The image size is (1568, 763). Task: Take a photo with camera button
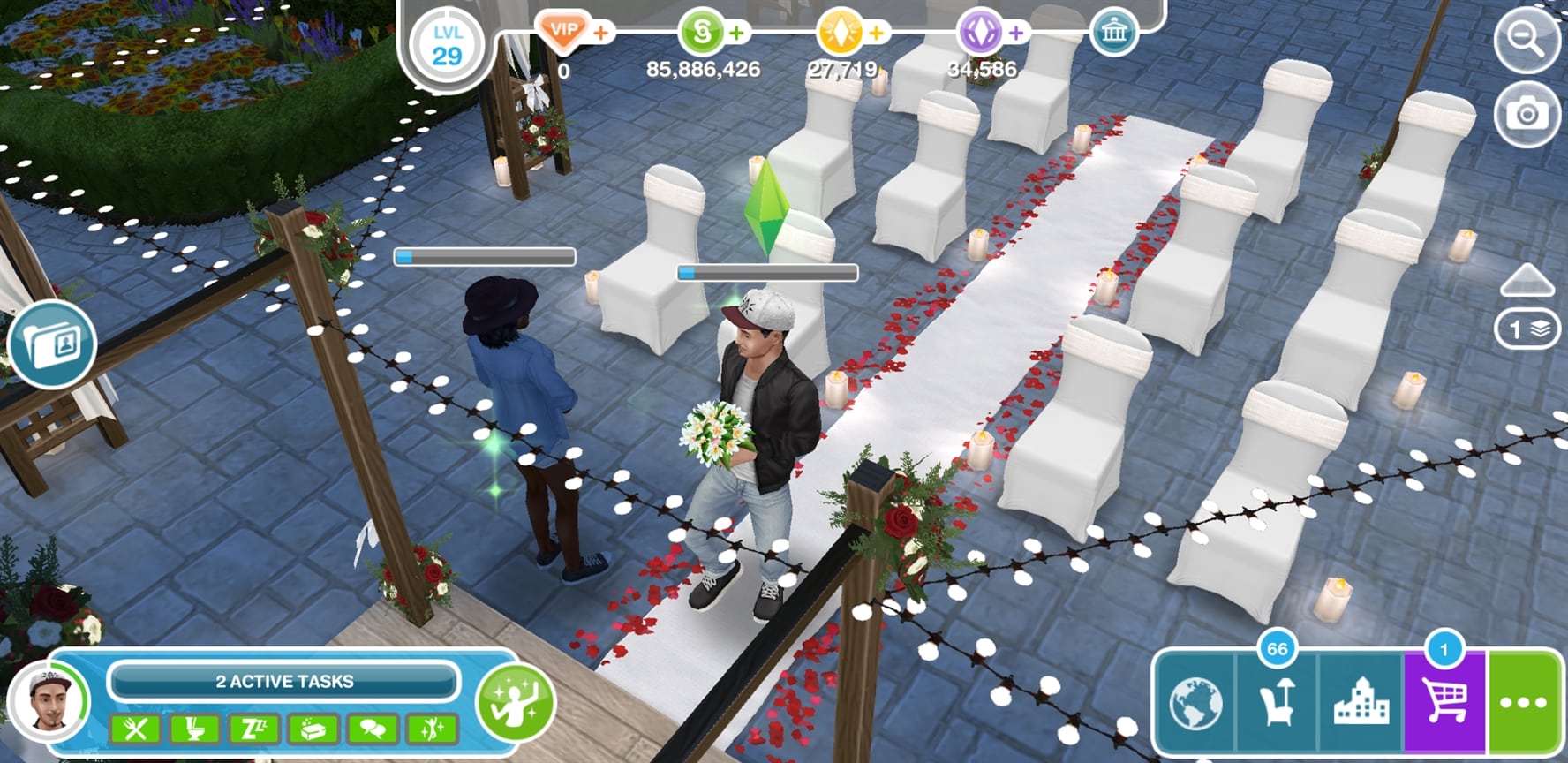(x=1527, y=115)
